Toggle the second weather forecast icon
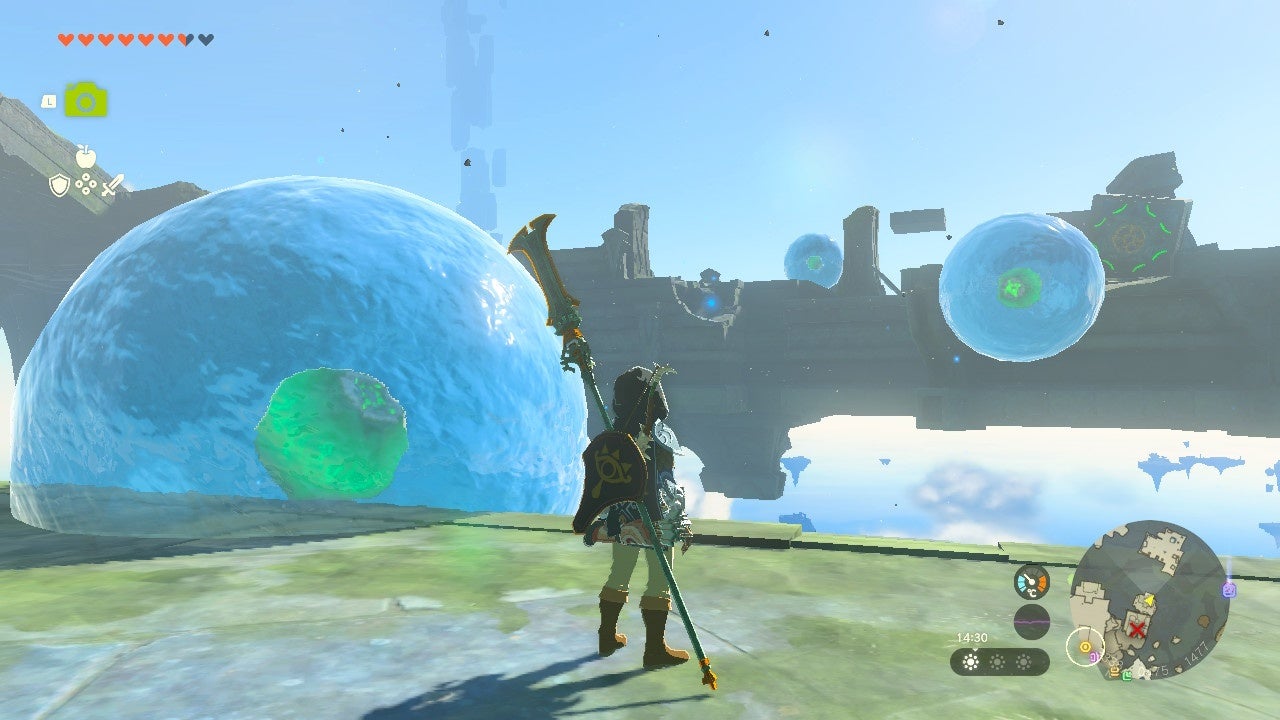This screenshot has height=720, width=1280. [997, 662]
